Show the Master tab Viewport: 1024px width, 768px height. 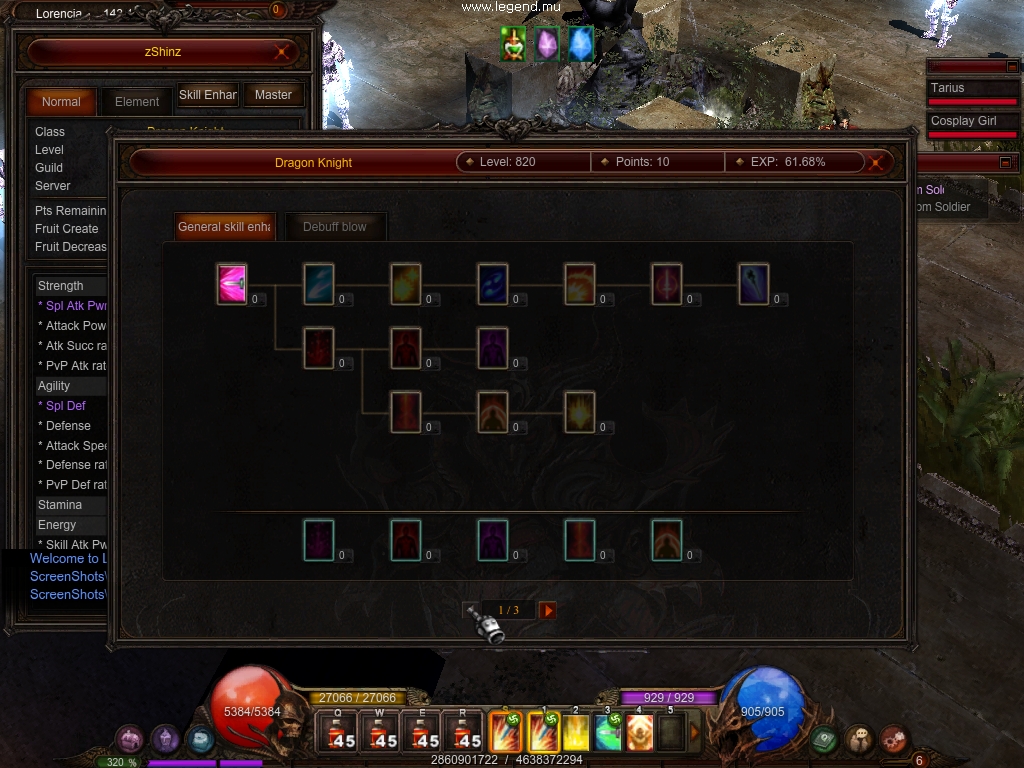(x=273, y=96)
